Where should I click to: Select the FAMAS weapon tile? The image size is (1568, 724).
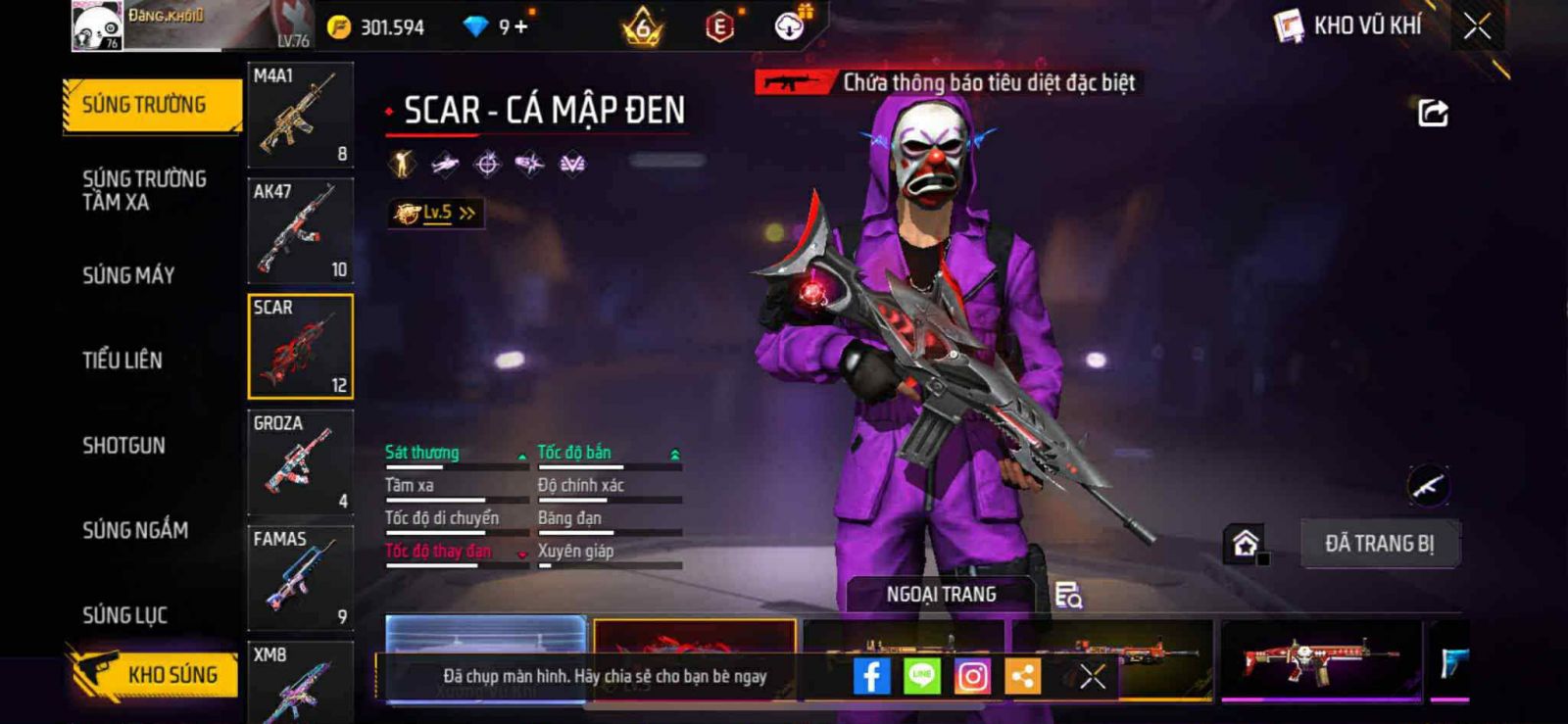coord(300,578)
